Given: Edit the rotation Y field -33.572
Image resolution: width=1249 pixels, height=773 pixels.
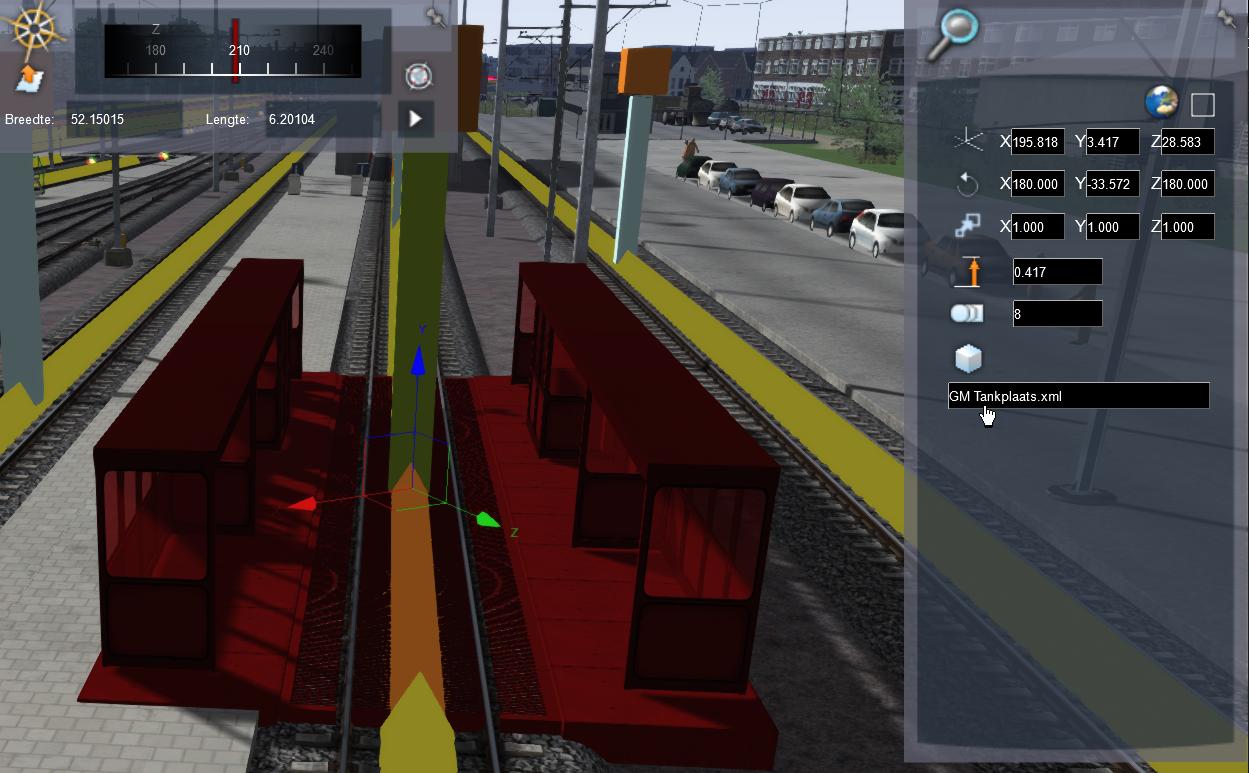Looking at the screenshot, I should [1112, 184].
